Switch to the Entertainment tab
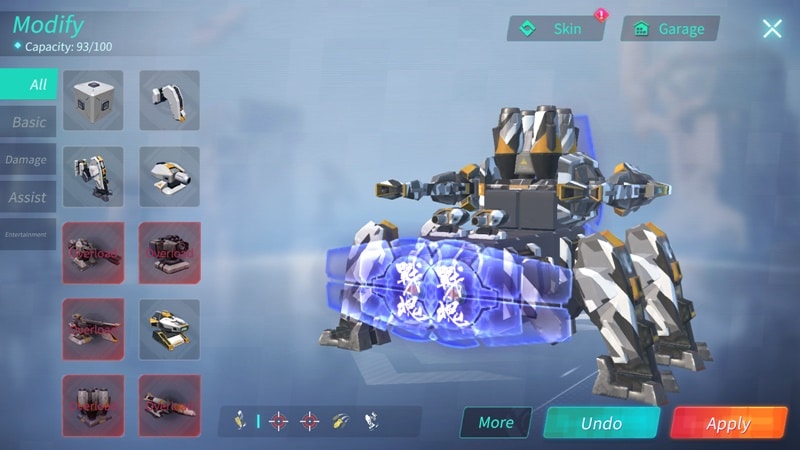This screenshot has width=800, height=450. [x=27, y=234]
